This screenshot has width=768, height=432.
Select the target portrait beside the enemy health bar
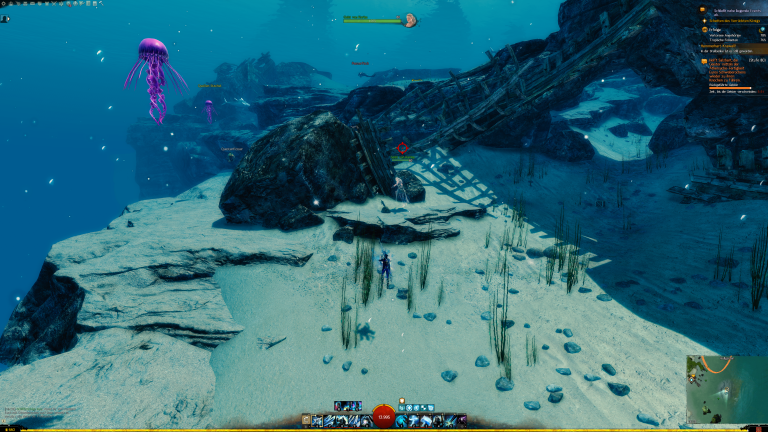pos(409,20)
